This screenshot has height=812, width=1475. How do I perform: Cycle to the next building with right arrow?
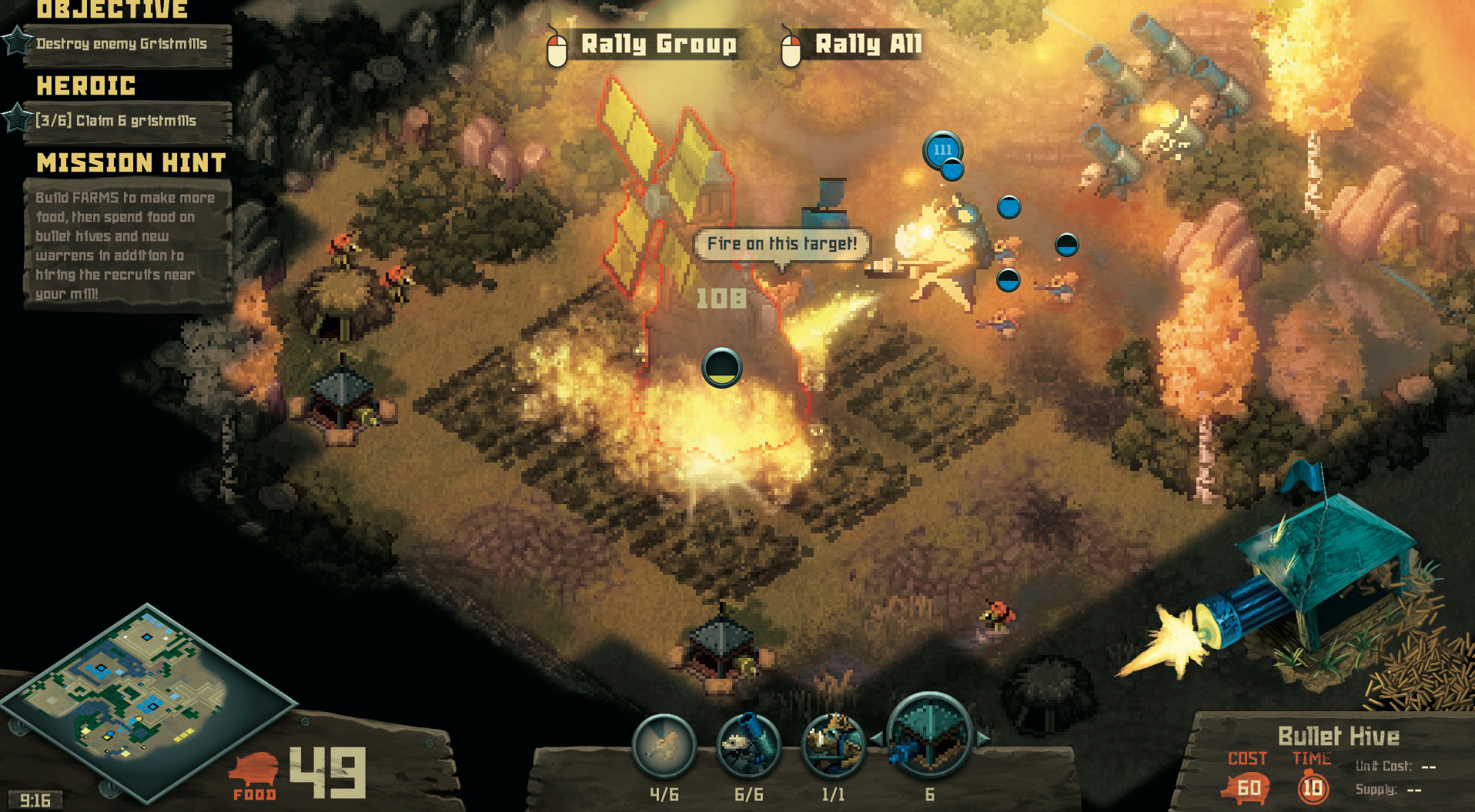pos(983,739)
